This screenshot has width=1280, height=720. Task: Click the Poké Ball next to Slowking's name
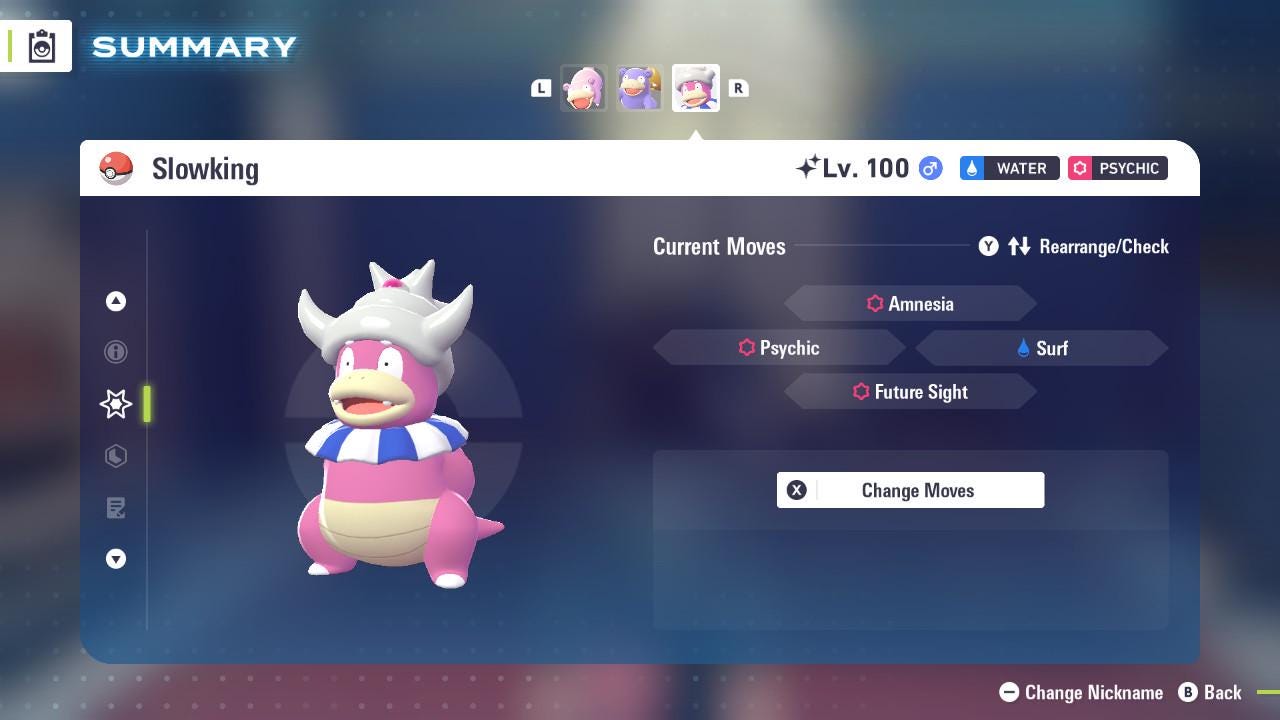click(117, 168)
